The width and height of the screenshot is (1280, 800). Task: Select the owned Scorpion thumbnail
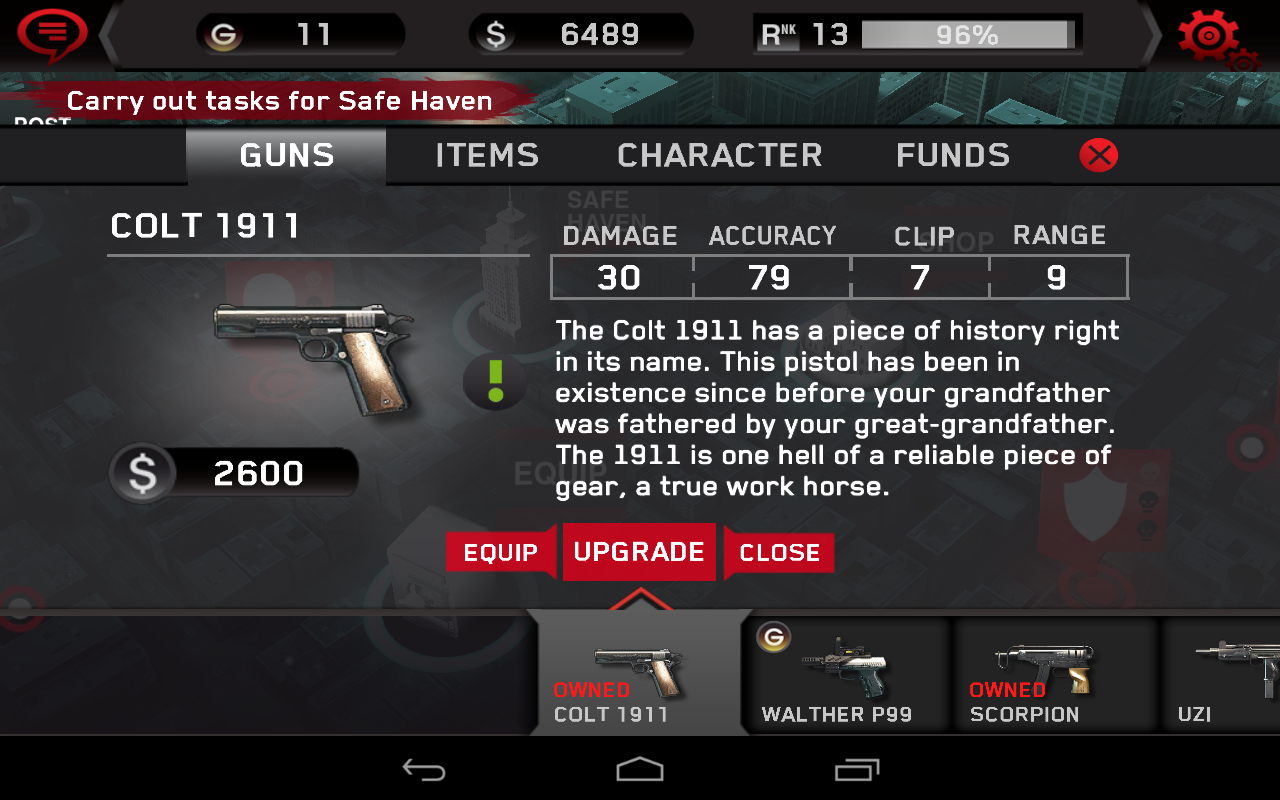pos(1055,670)
